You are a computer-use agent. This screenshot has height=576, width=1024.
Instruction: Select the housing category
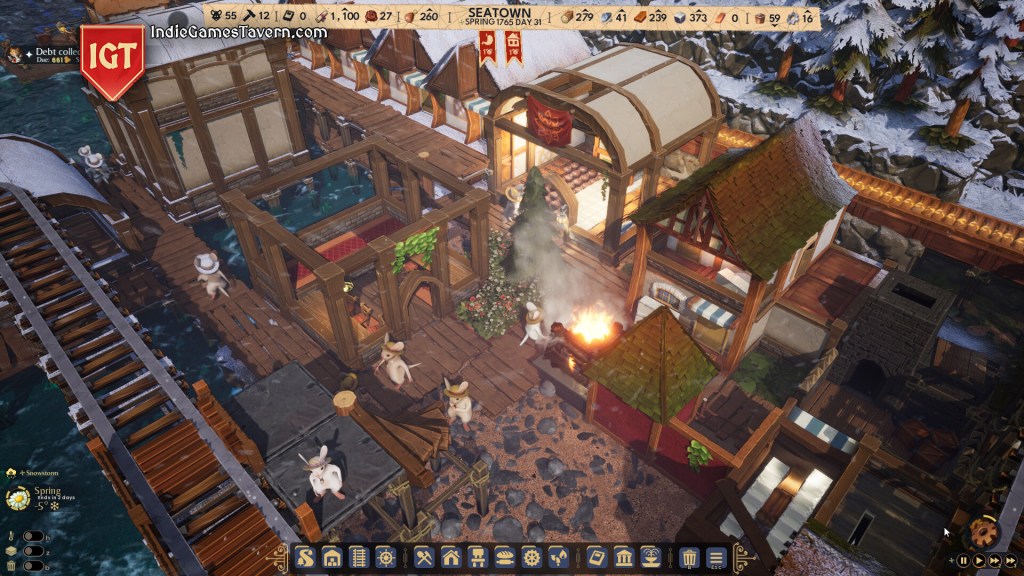[451, 557]
